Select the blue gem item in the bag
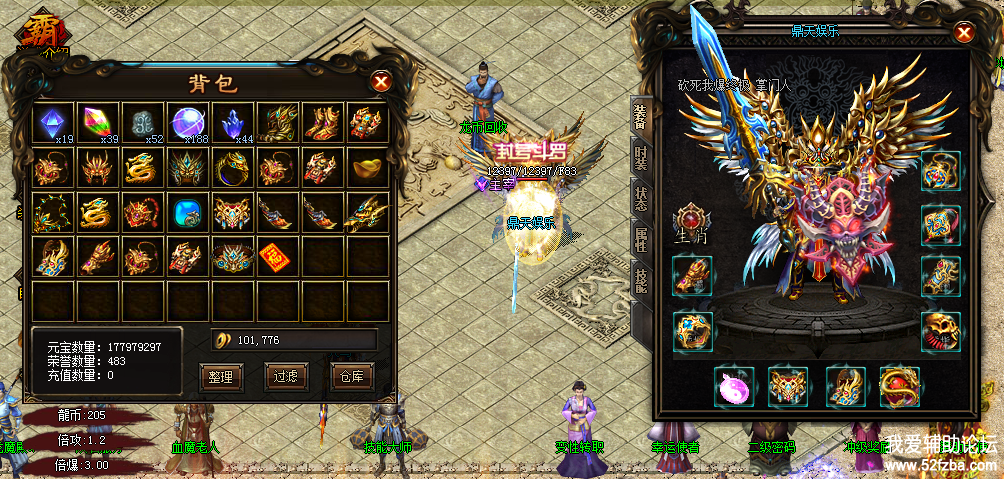 pos(187,213)
